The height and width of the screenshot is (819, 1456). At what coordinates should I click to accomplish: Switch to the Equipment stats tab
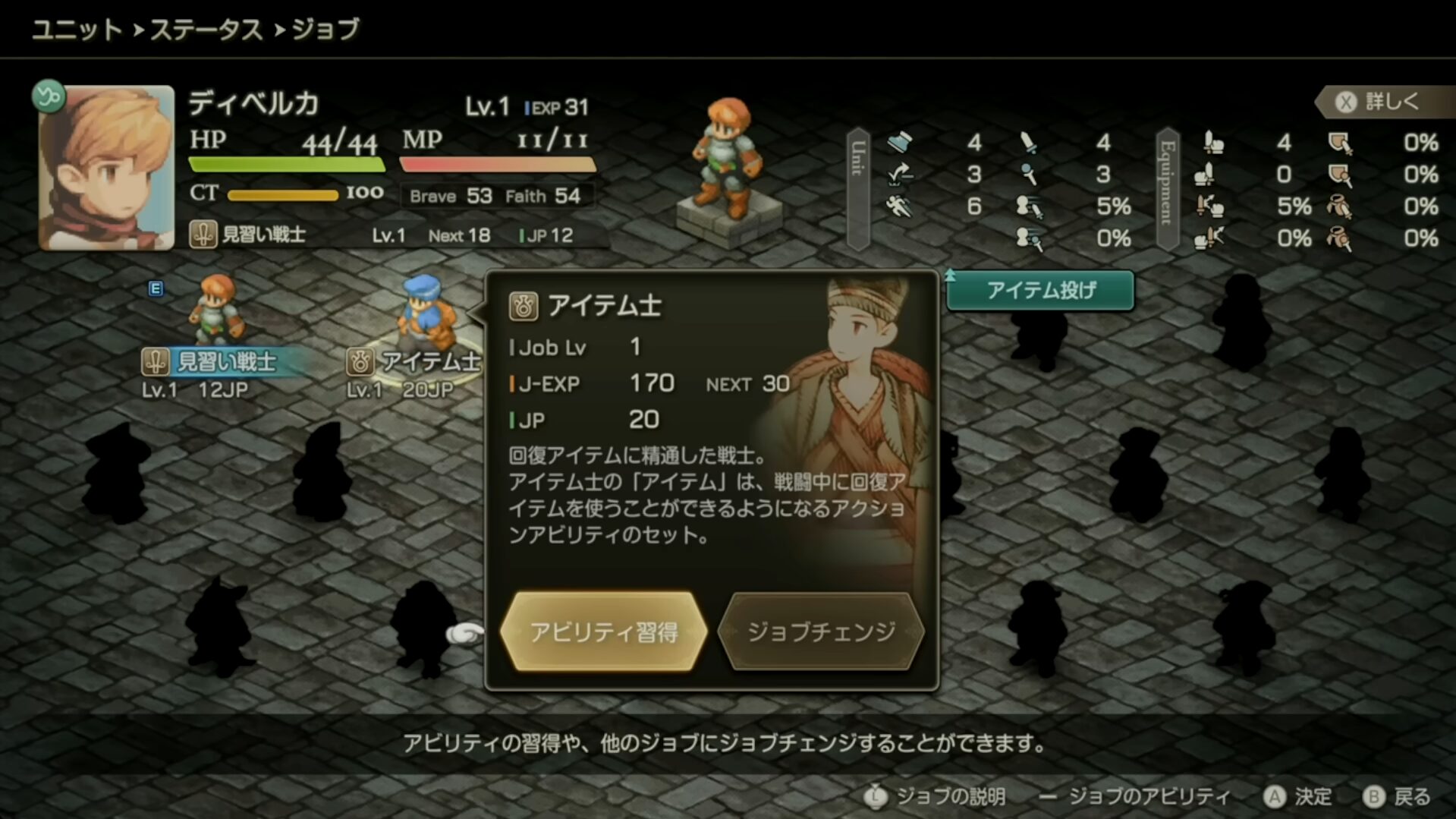(x=1167, y=189)
